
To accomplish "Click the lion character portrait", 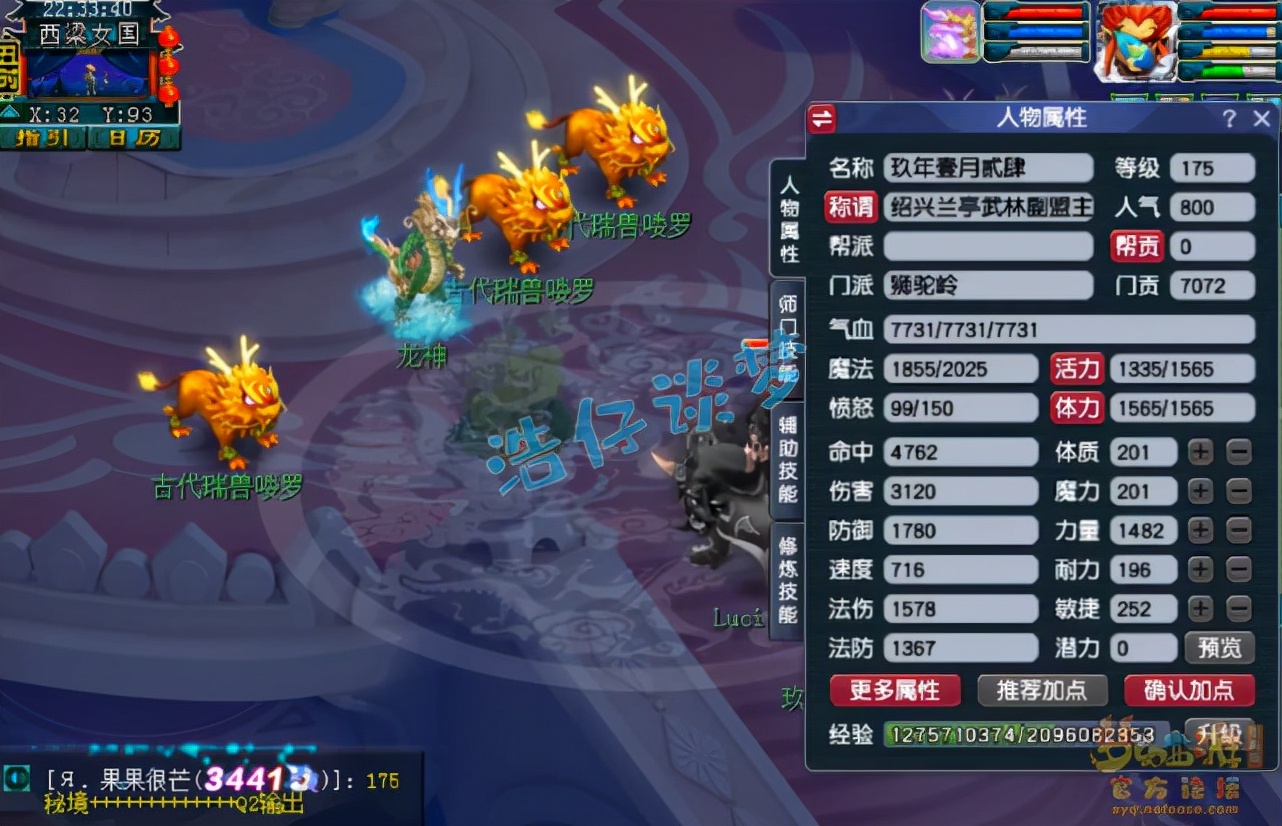I will click(1136, 42).
